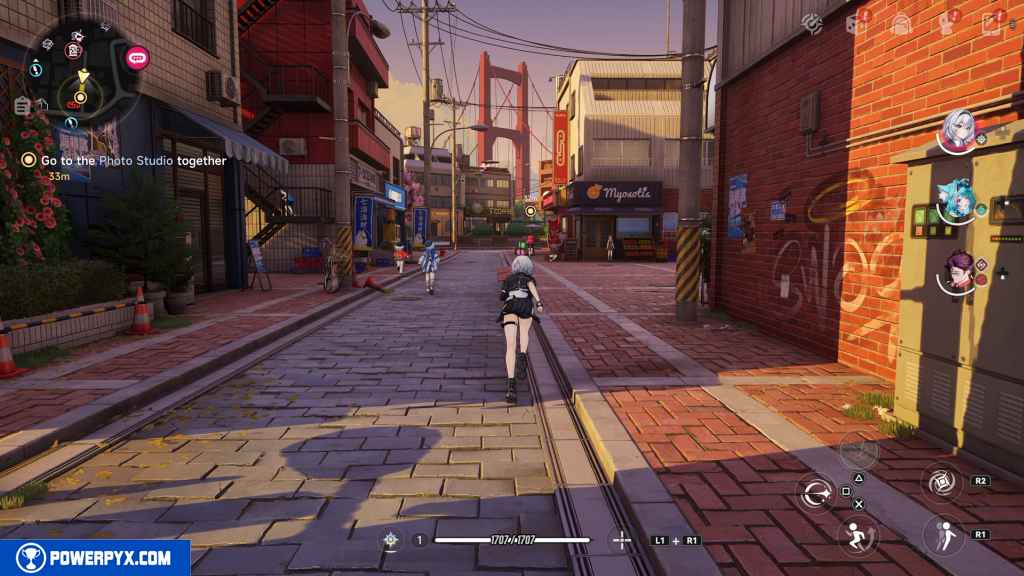Activate the crescent slash attack button
1024x576 pixels.
[x=816, y=492]
